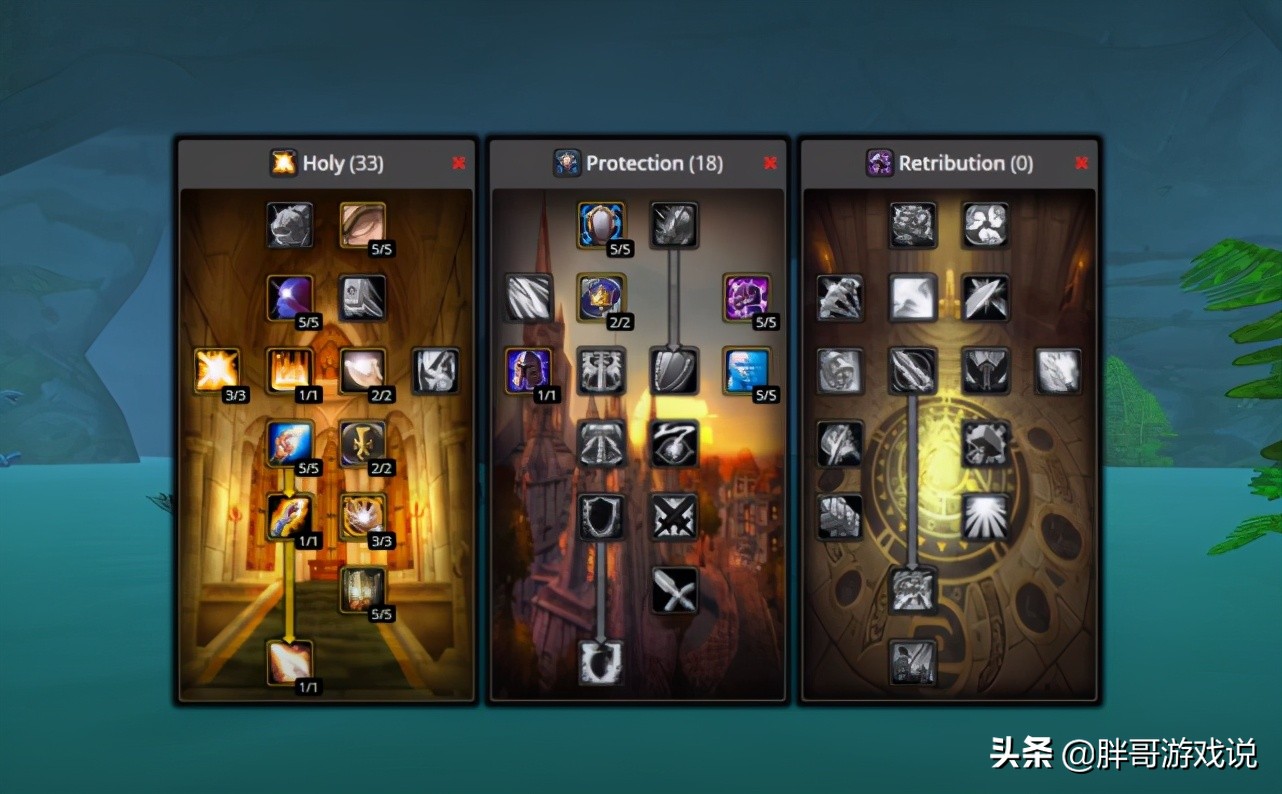The image size is (1282, 794).
Task: Choose the Divine Strength bear icon talent
Action: (290, 225)
